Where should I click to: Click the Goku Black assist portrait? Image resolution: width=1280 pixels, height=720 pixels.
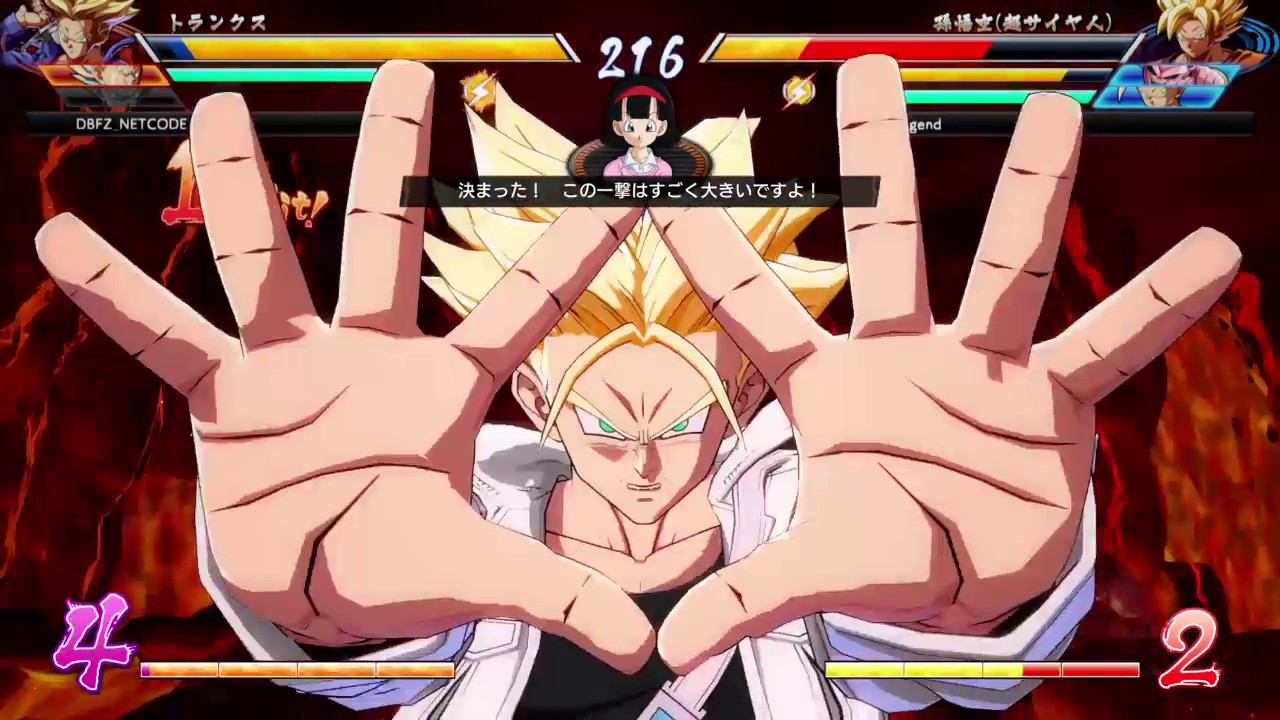pyautogui.click(x=1172, y=75)
